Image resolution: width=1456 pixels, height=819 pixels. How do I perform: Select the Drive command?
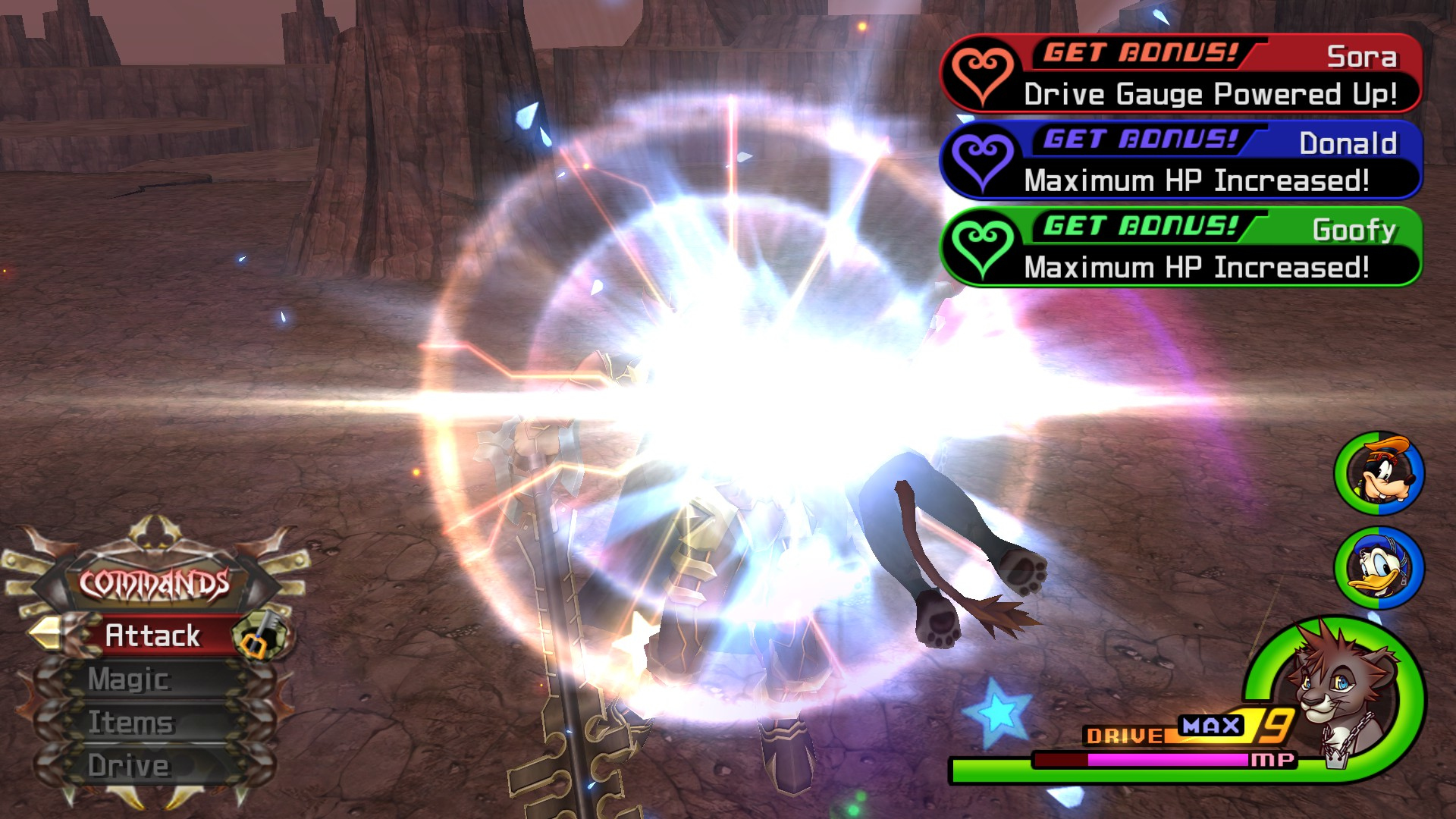(128, 765)
